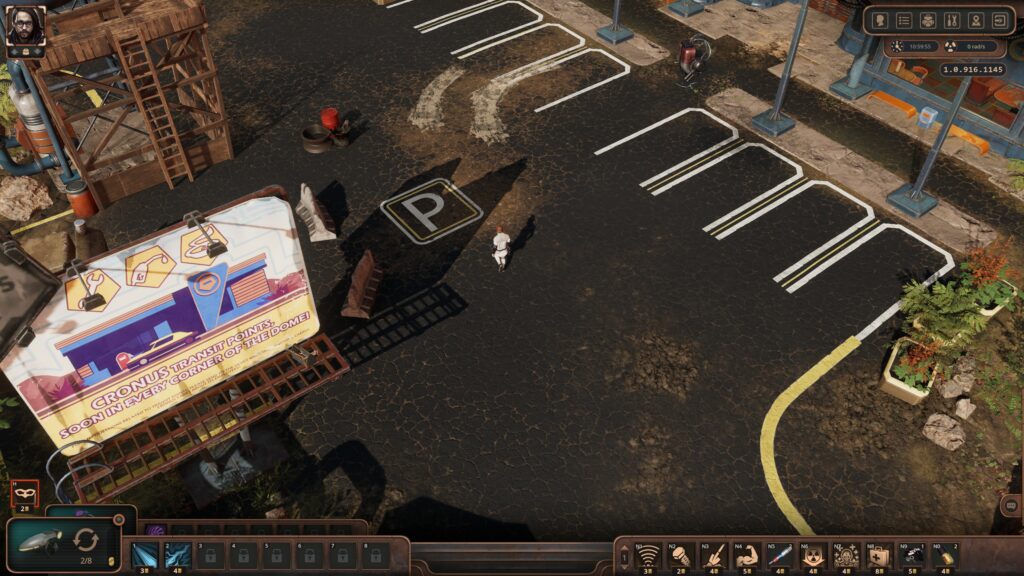Open the crafting tools icon

[952, 20]
